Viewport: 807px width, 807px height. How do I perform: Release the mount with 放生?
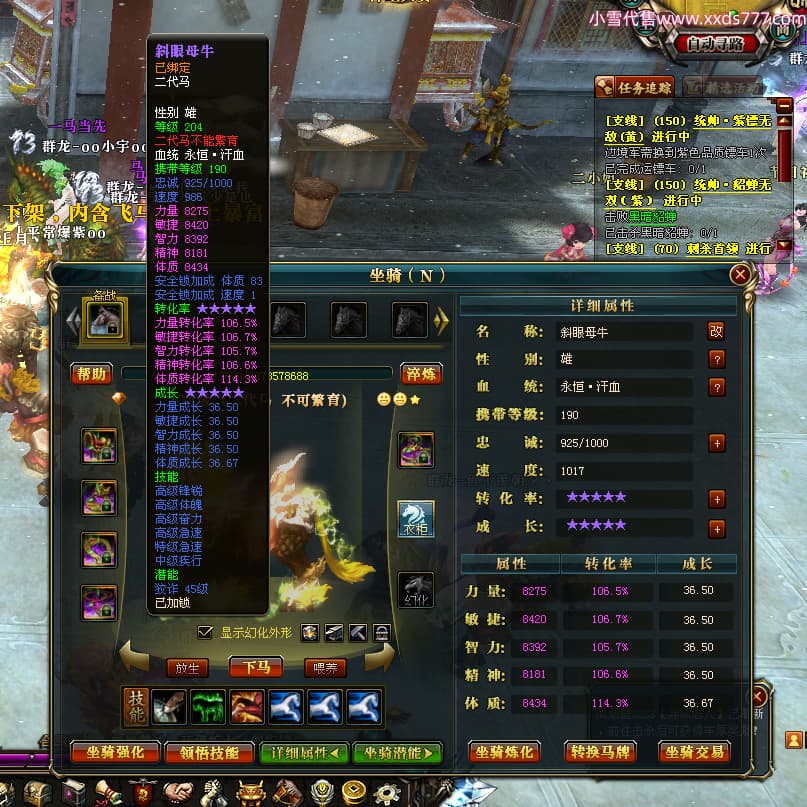click(187, 667)
